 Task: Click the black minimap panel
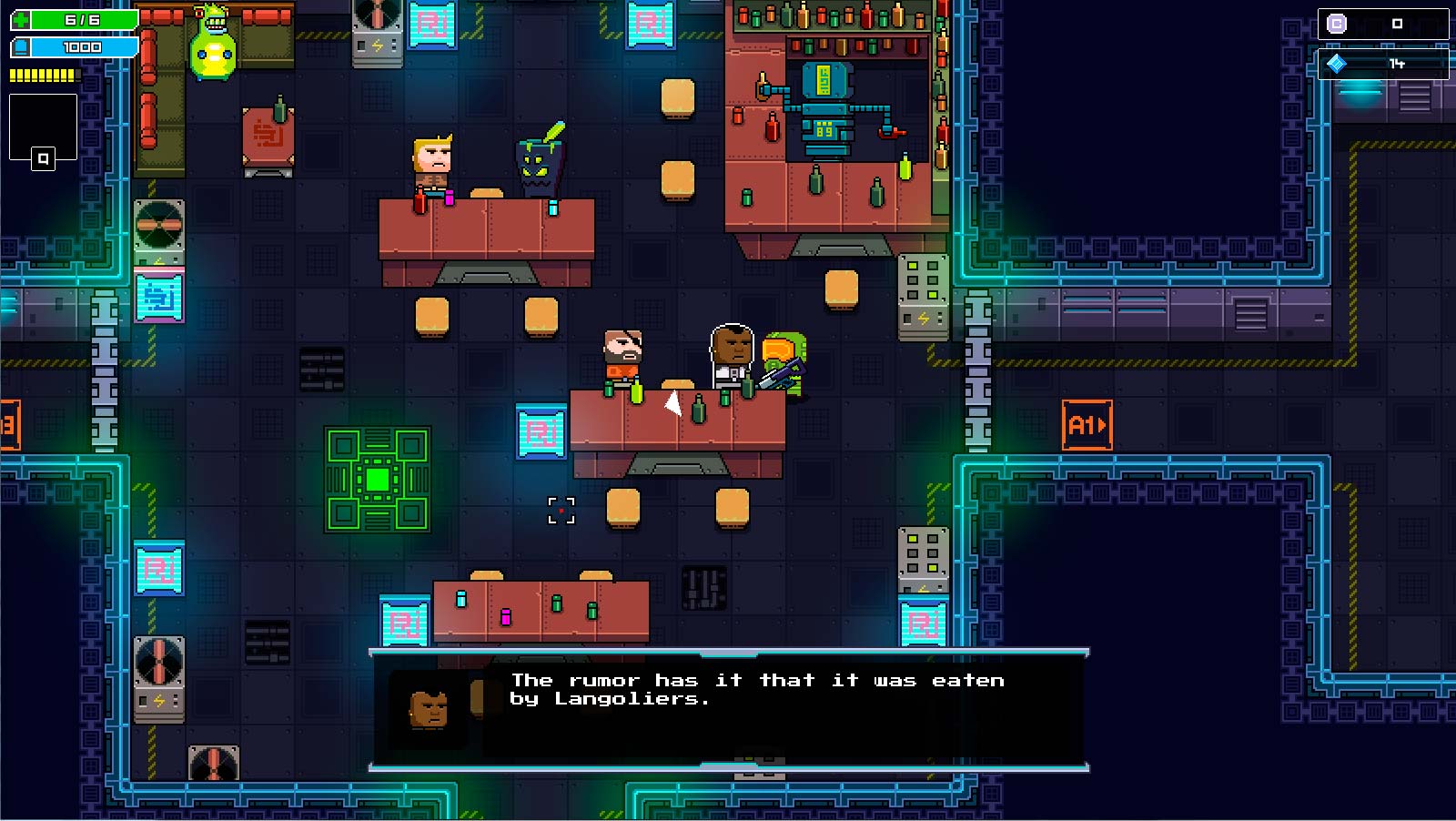coord(43,127)
